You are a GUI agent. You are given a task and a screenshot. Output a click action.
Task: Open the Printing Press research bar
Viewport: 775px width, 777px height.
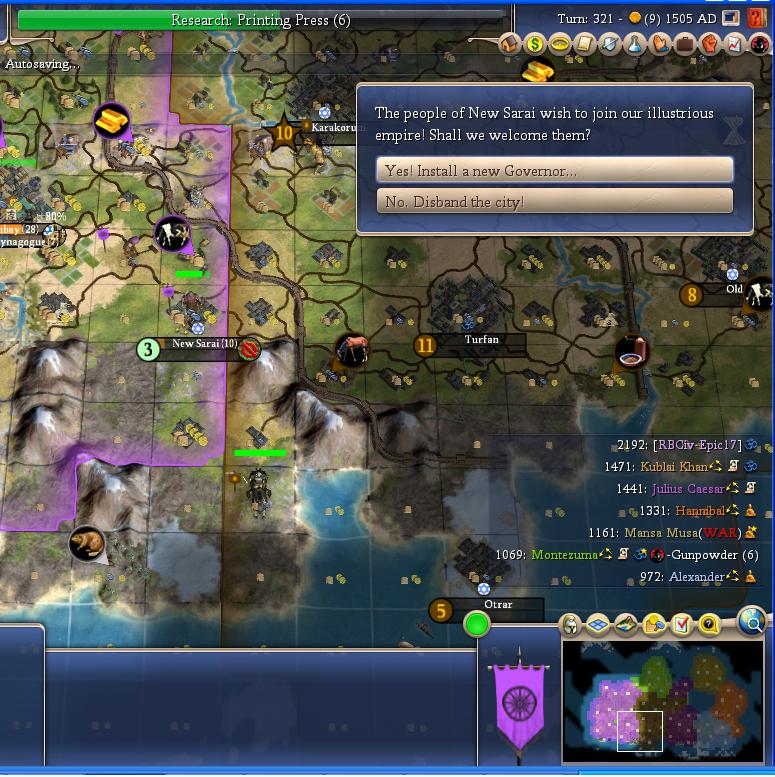(261, 20)
